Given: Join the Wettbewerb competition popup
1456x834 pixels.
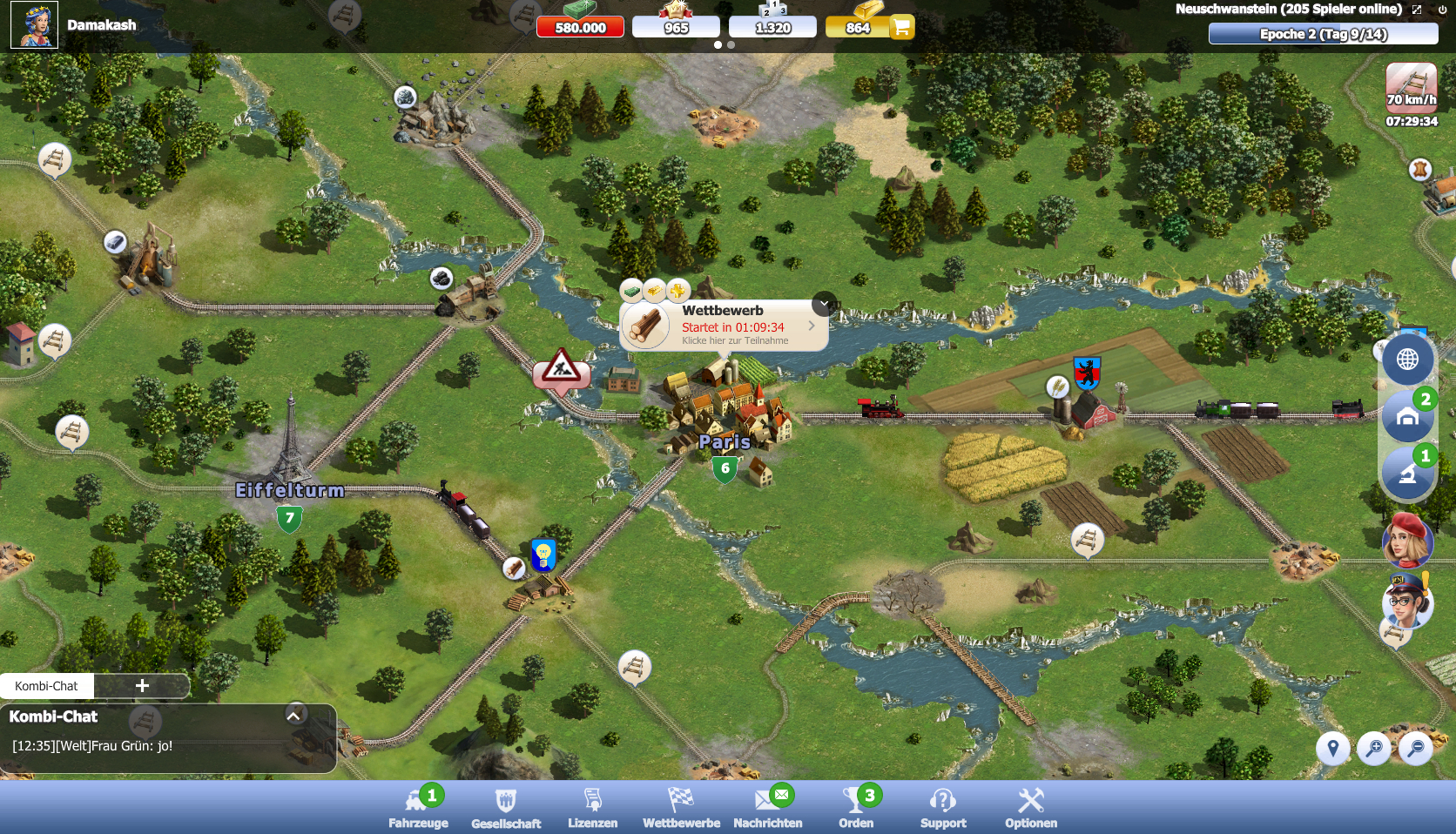Looking at the screenshot, I should pos(725,326).
